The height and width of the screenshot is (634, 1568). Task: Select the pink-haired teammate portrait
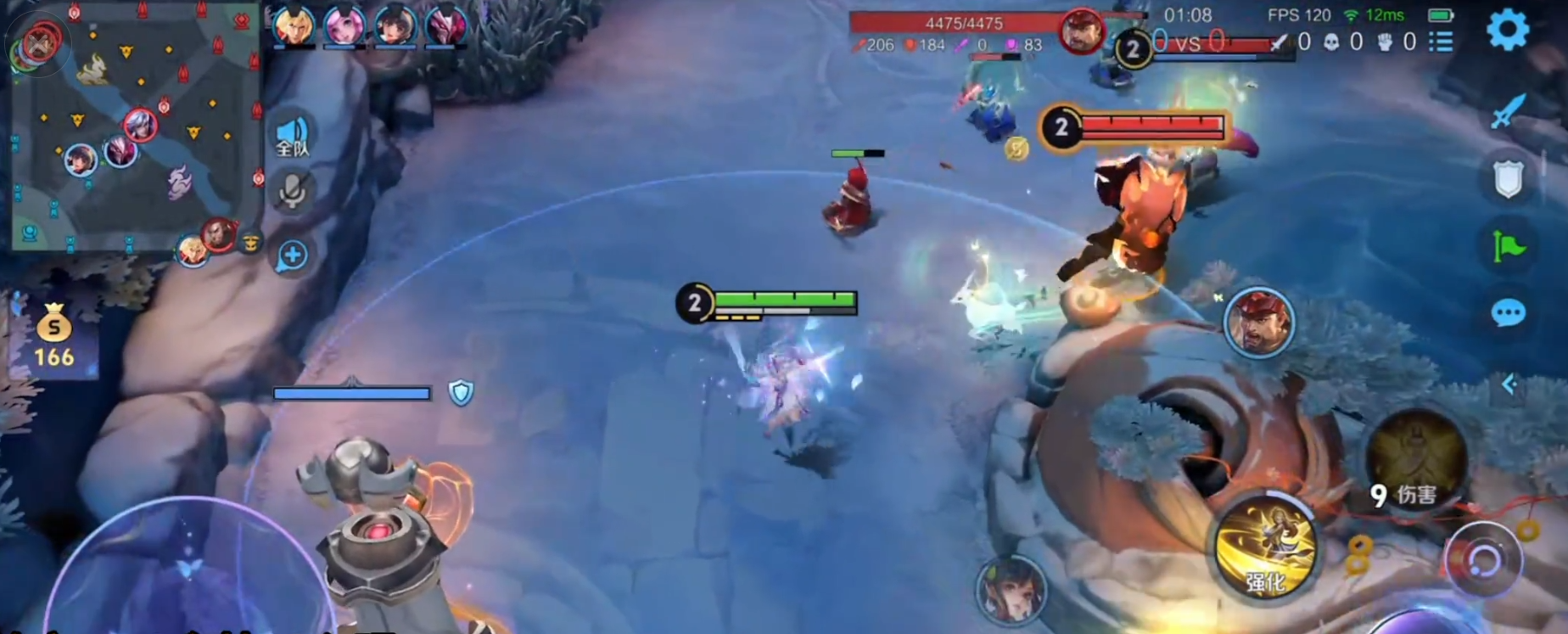click(344, 25)
